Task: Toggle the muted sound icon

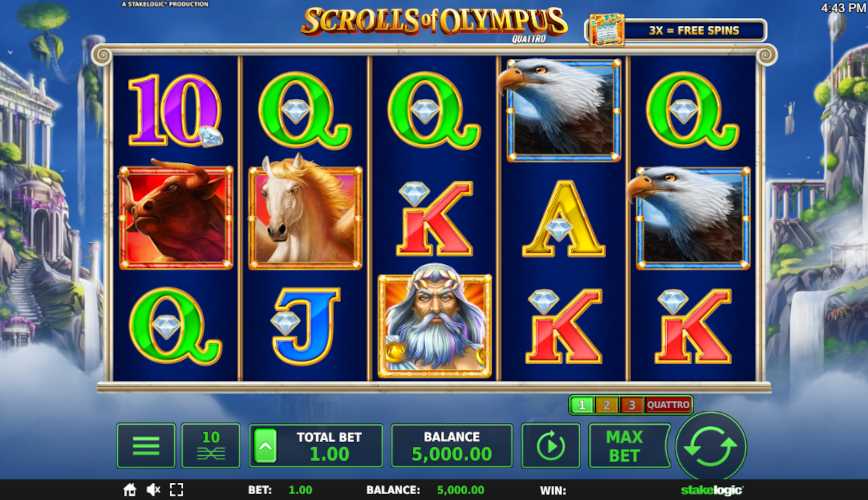Action: click(x=154, y=490)
